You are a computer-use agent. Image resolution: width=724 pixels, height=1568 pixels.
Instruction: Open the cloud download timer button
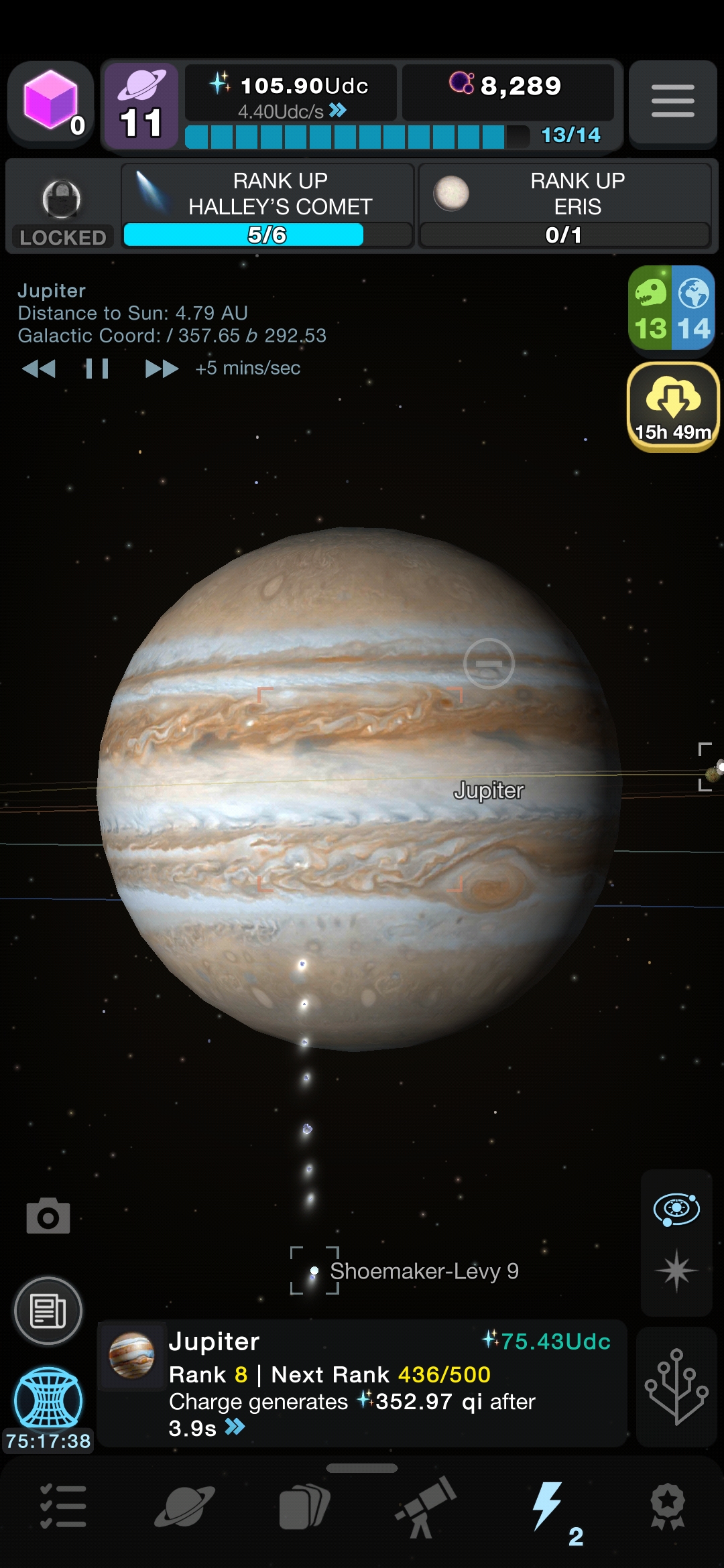click(673, 406)
